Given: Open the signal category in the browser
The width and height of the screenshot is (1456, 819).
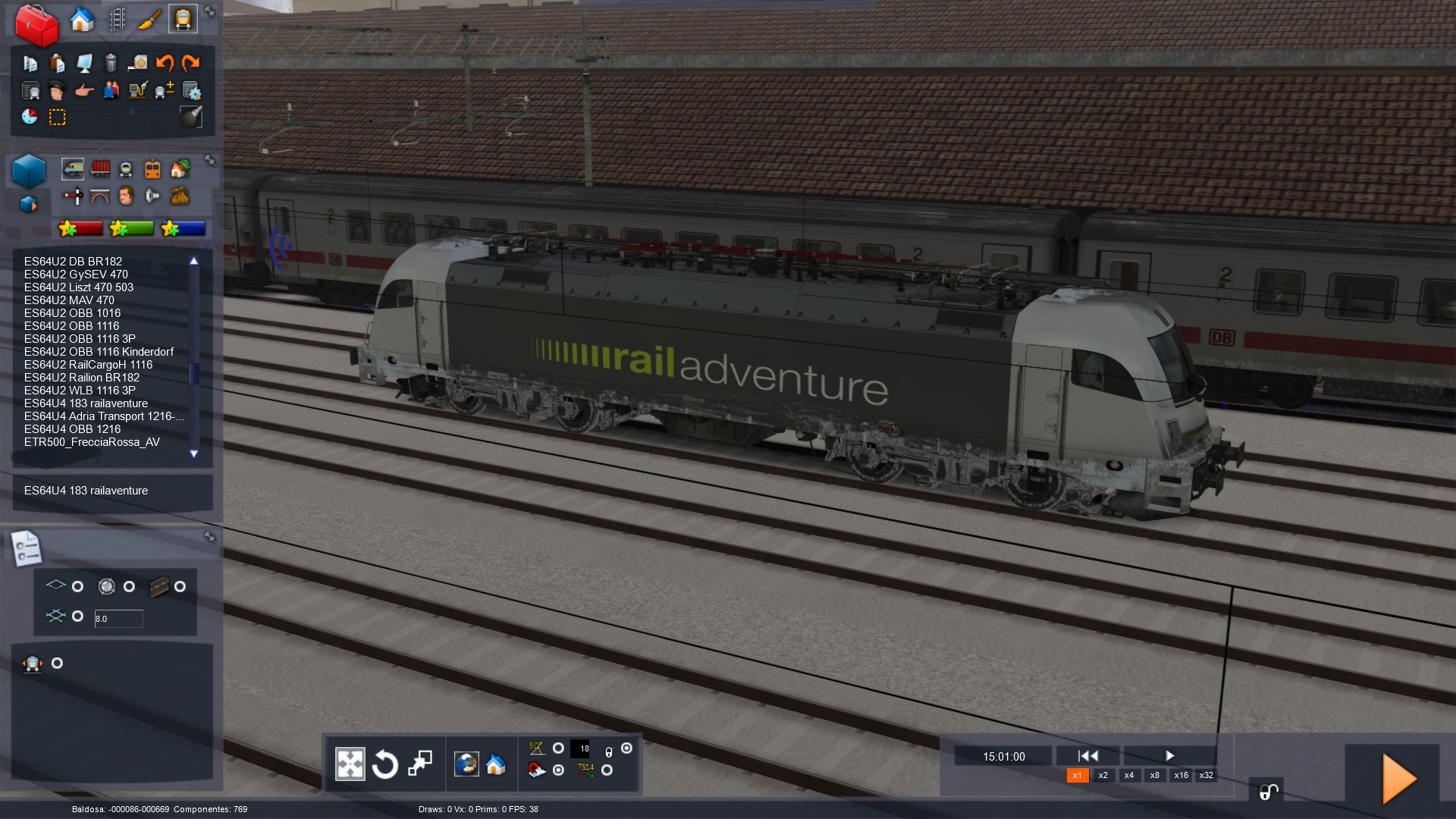Looking at the screenshot, I should pyautogui.click(x=73, y=196).
